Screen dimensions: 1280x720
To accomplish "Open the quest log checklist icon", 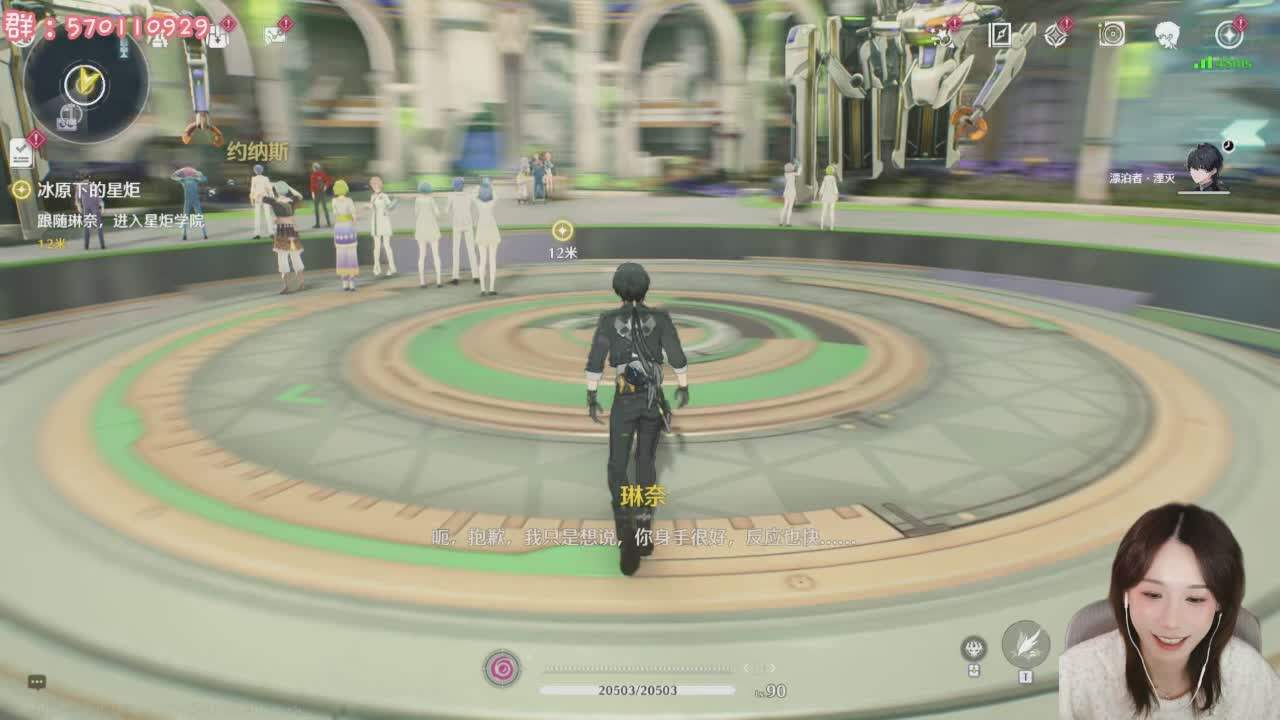I will click(21, 153).
